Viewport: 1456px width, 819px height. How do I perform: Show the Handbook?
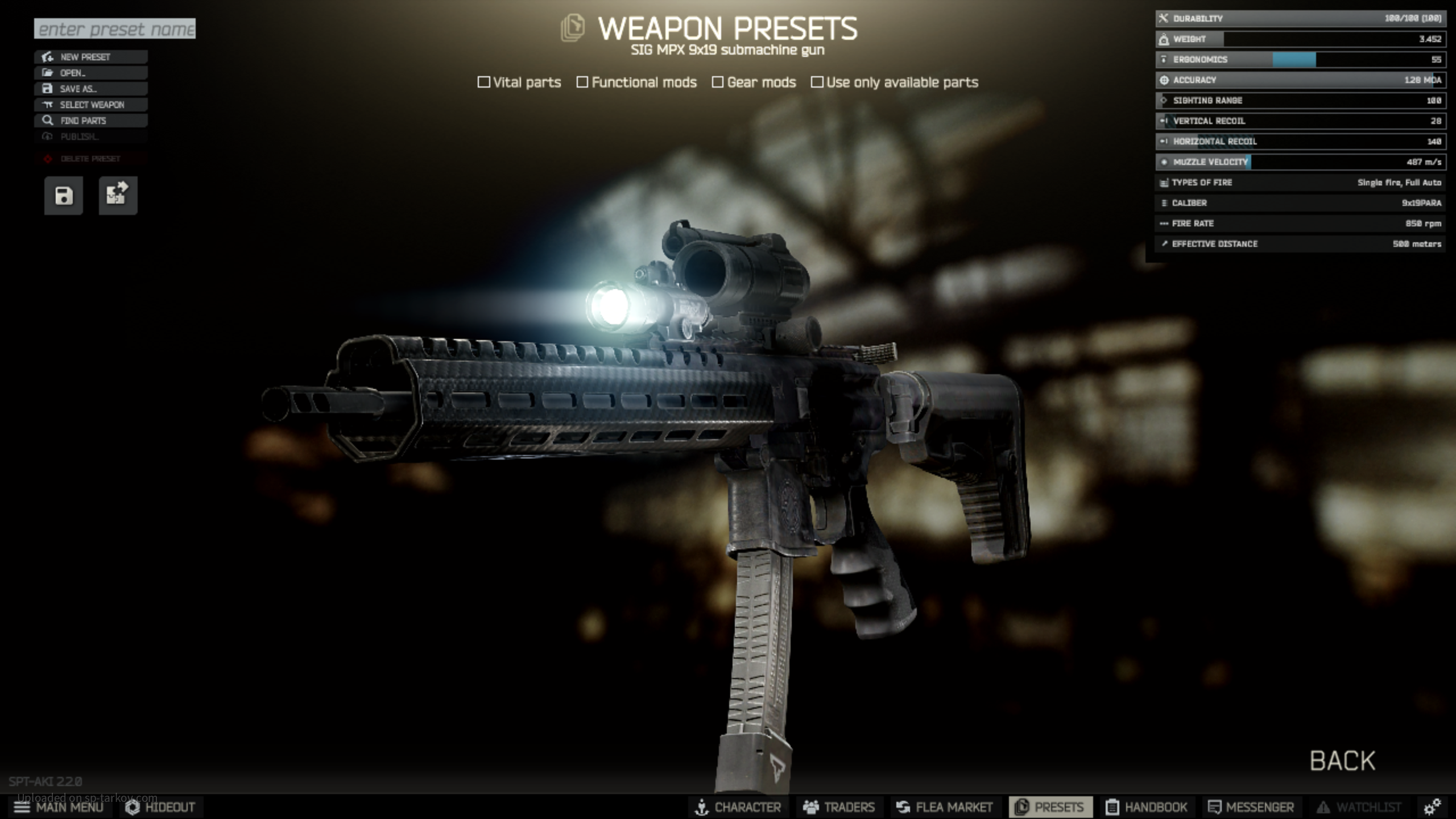click(x=1147, y=807)
